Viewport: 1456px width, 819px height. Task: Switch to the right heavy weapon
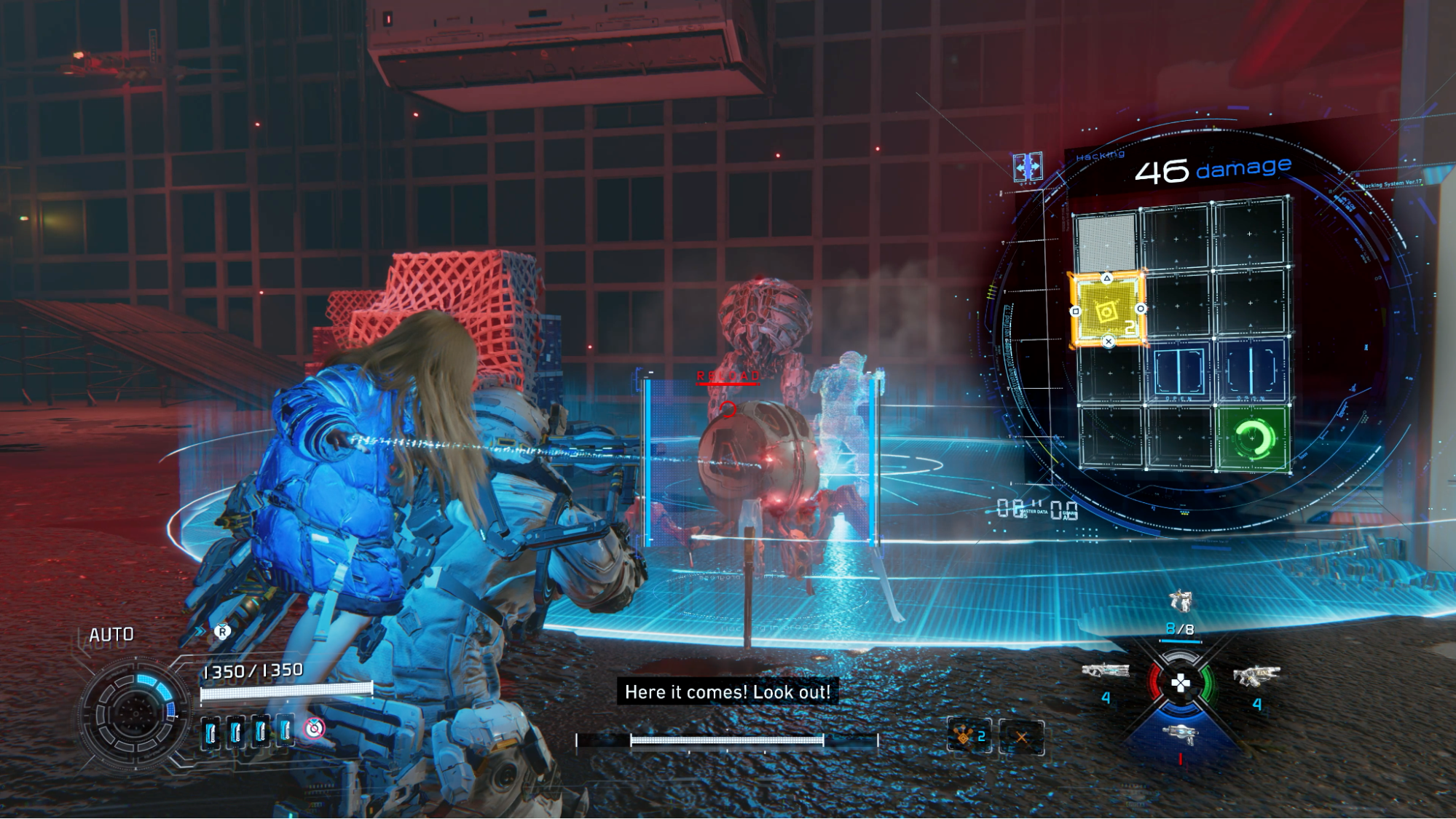pos(1256,676)
